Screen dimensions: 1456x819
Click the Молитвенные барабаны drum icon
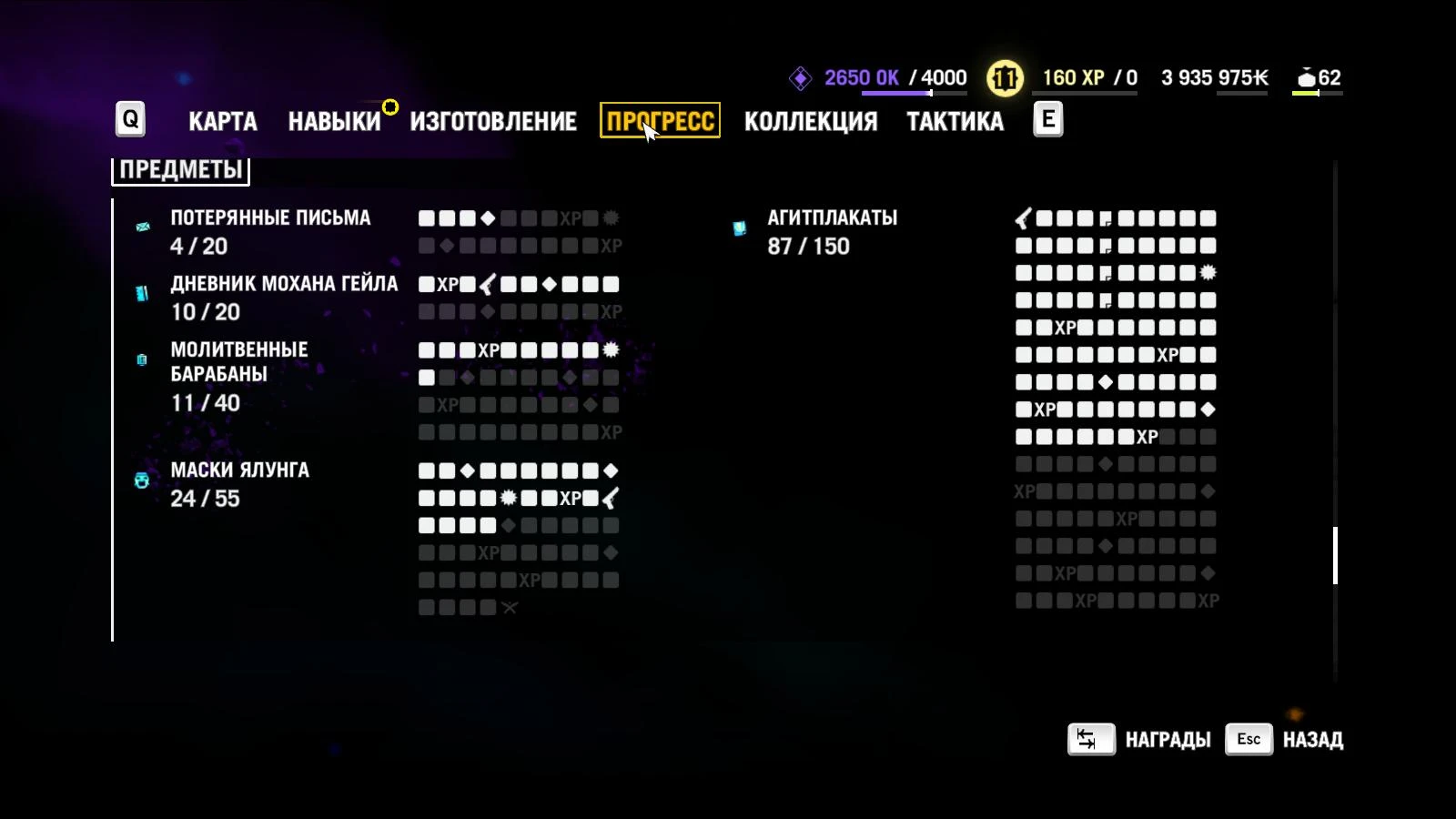pyautogui.click(x=141, y=360)
